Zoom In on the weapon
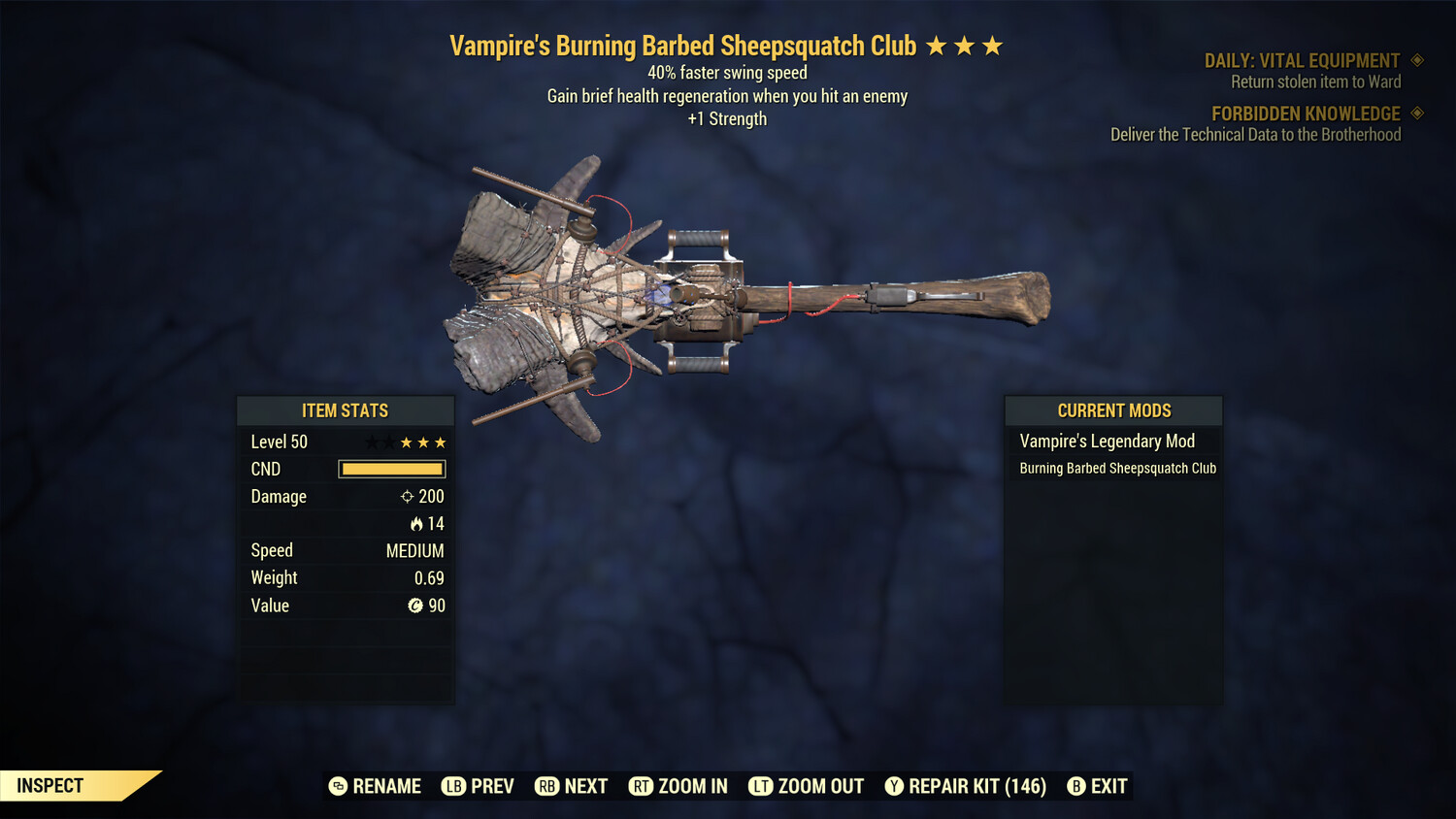Screen dimensions: 1456x819 point(678,786)
